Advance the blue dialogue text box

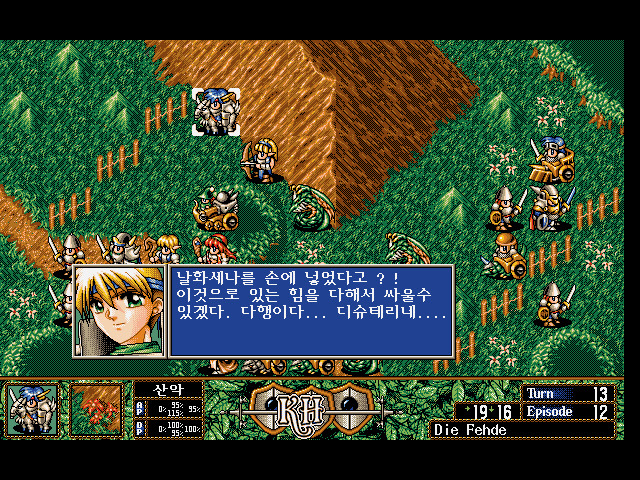tap(311, 311)
